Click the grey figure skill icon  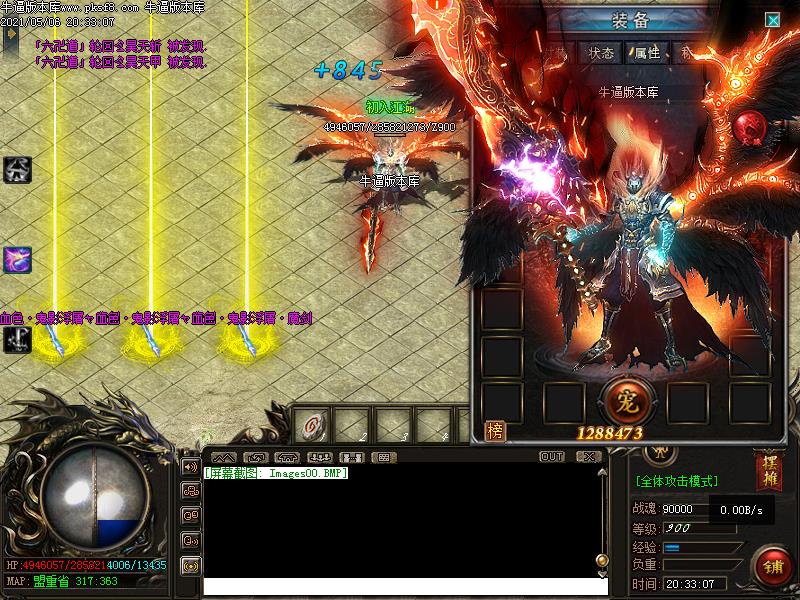(17, 169)
